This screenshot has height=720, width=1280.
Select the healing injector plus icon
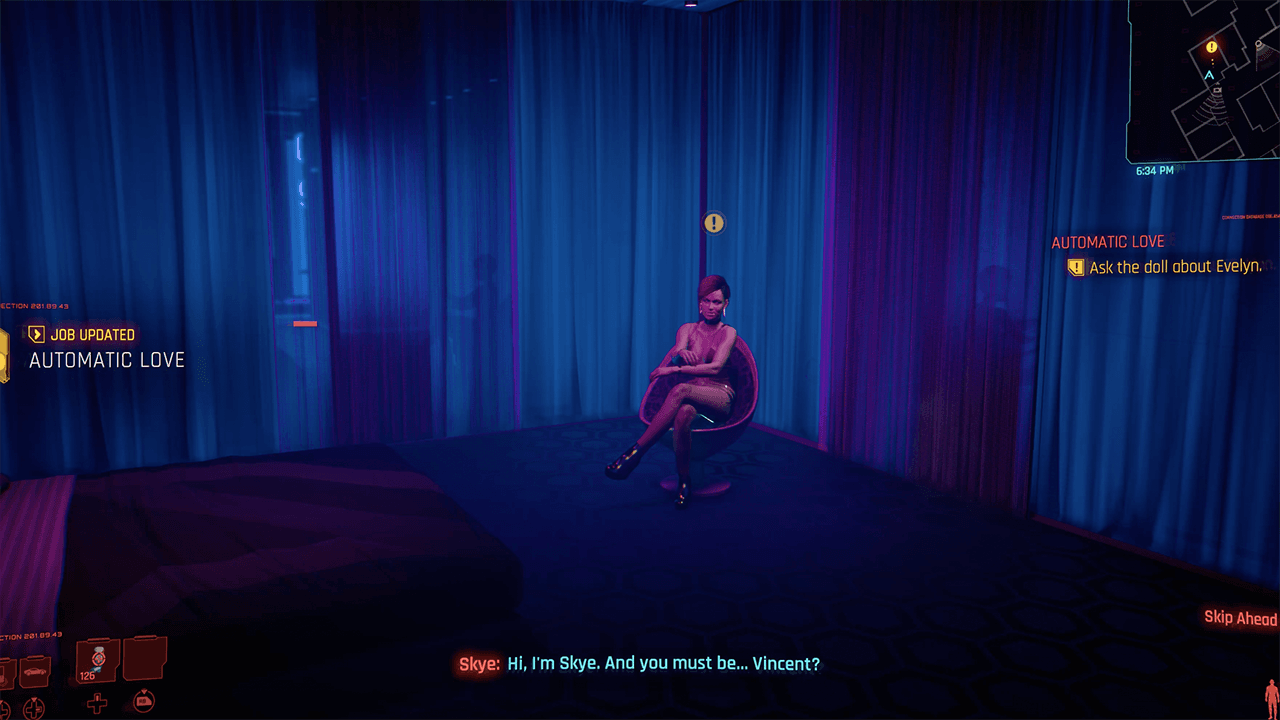pyautogui.click(x=97, y=703)
